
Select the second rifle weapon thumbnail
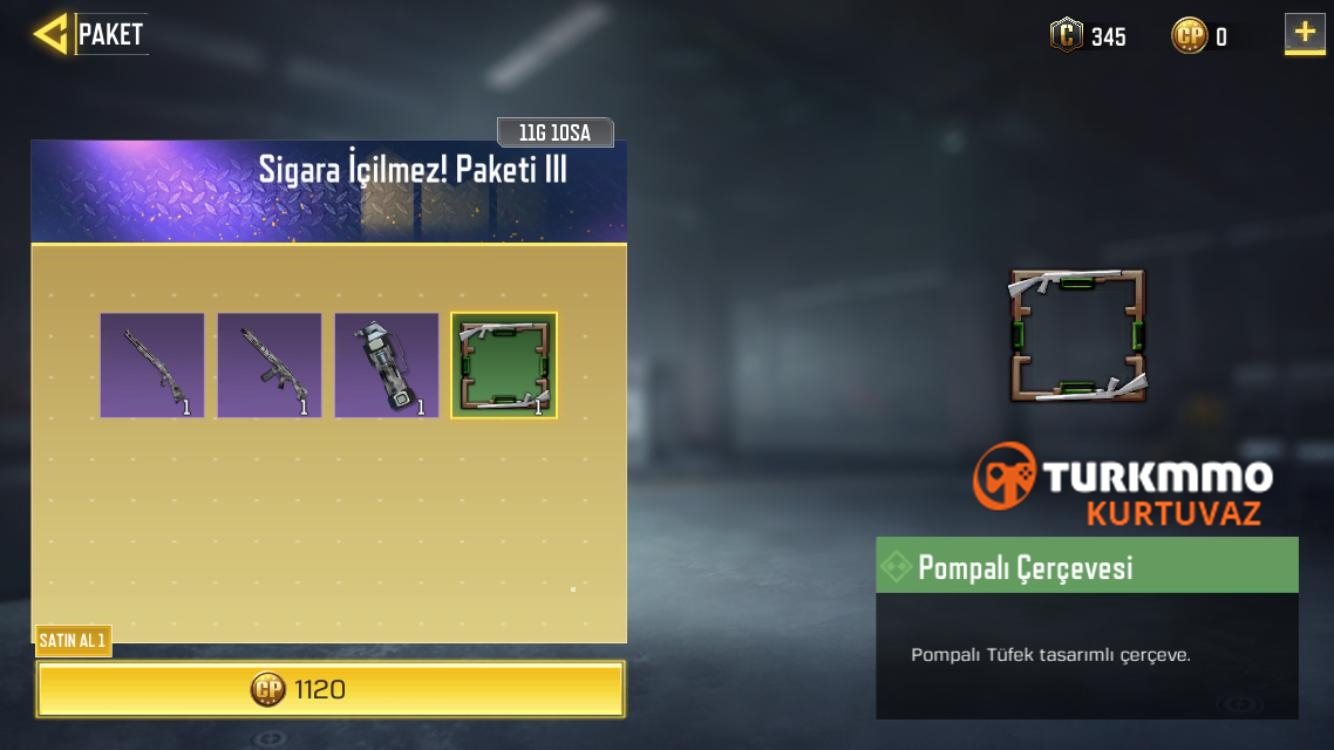point(269,366)
